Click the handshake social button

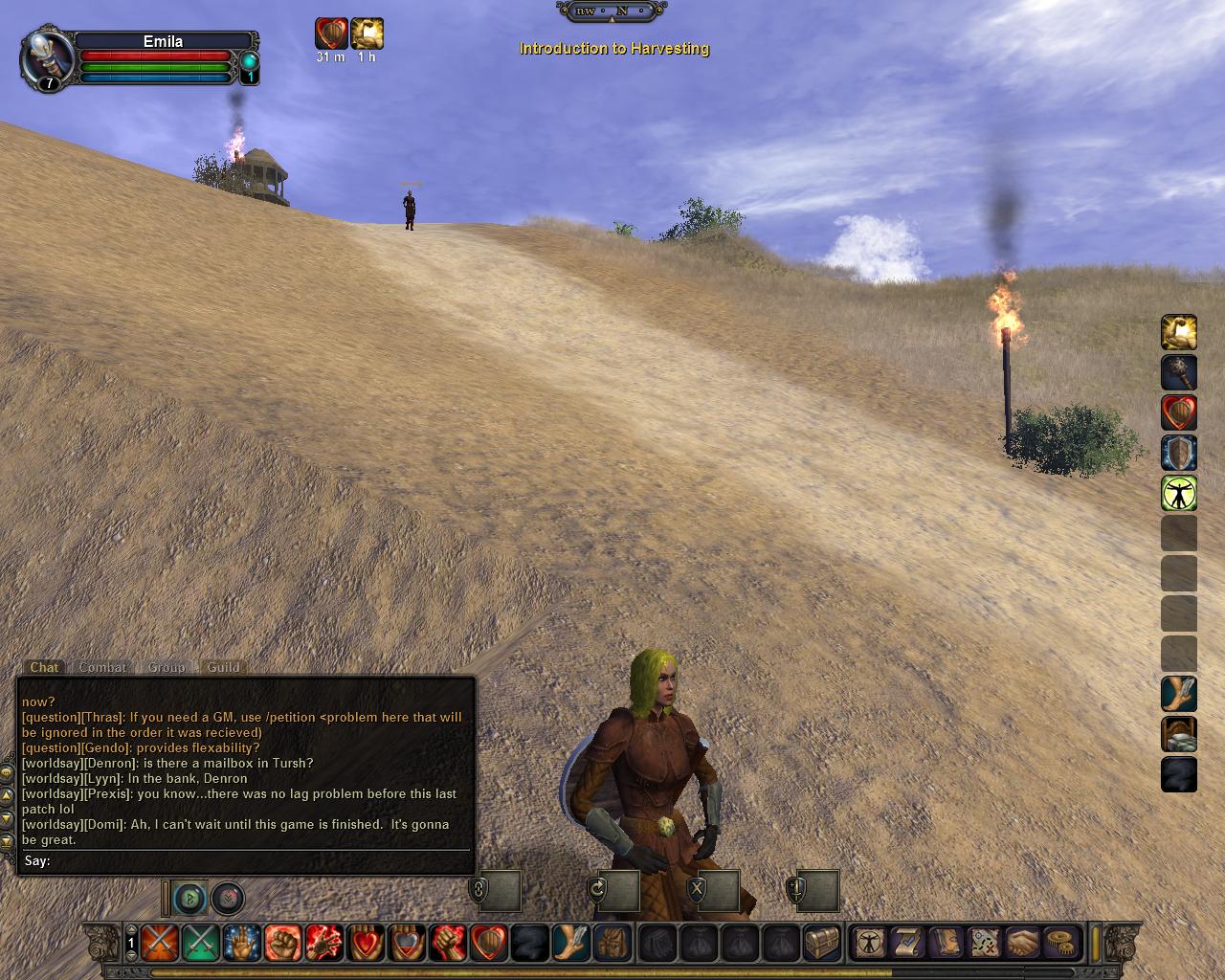pos(1022,943)
